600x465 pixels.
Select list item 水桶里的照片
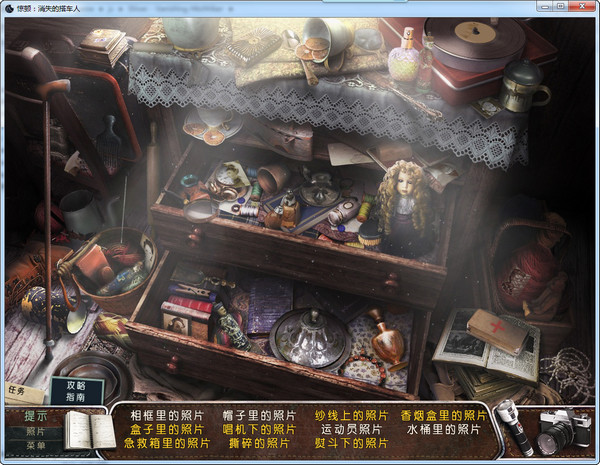444,429
